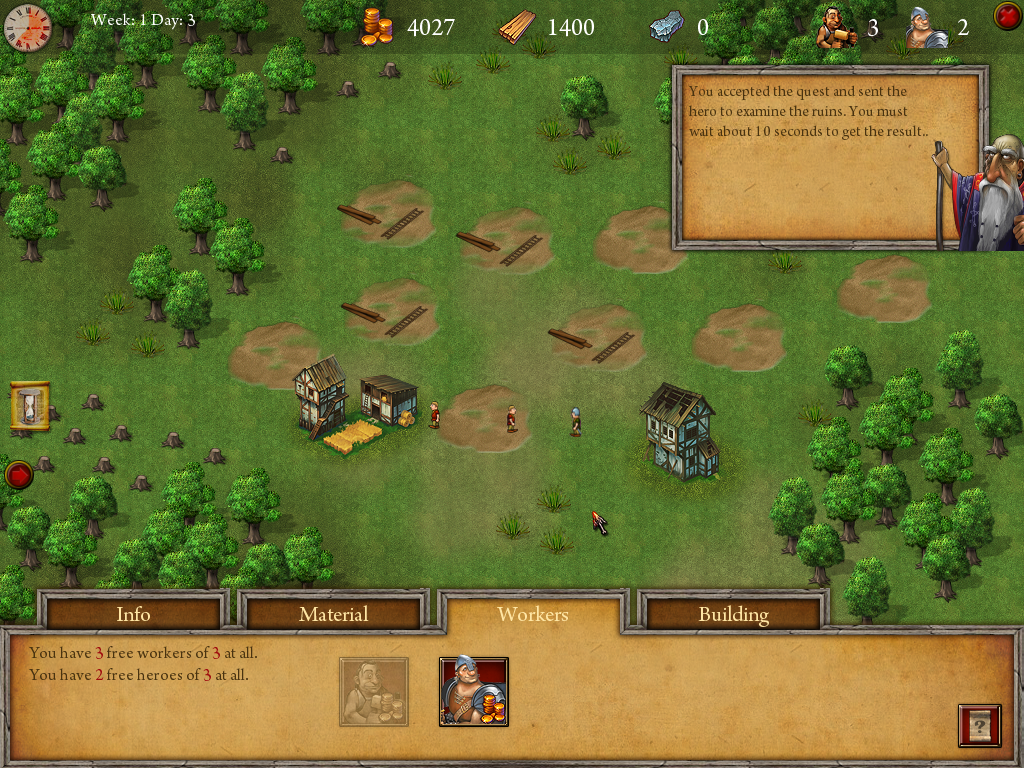Show the Building tab
1024x768 pixels.
[x=733, y=613]
